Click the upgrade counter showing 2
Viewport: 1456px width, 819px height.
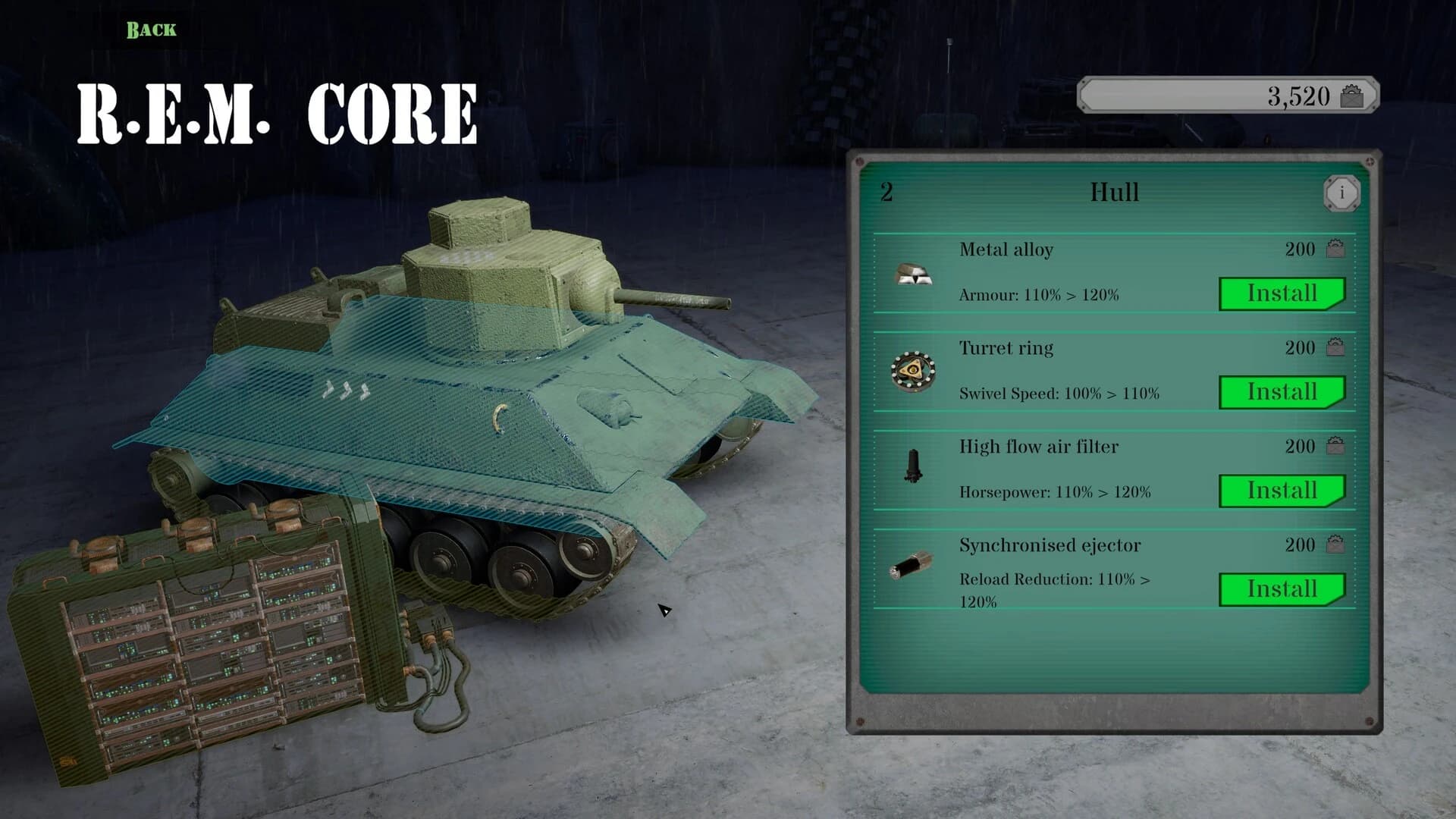coord(887,190)
